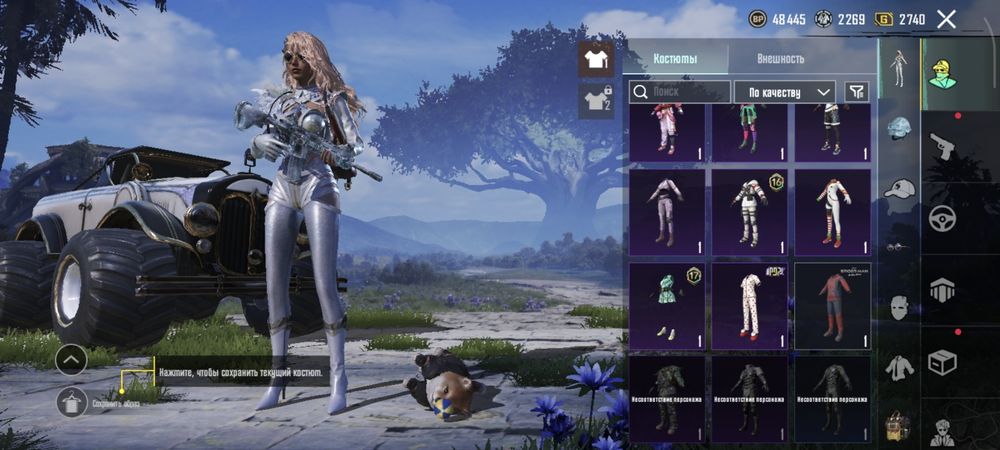Switch to the pistol weapons section
Viewport: 1000px width, 450px height.
942,147
